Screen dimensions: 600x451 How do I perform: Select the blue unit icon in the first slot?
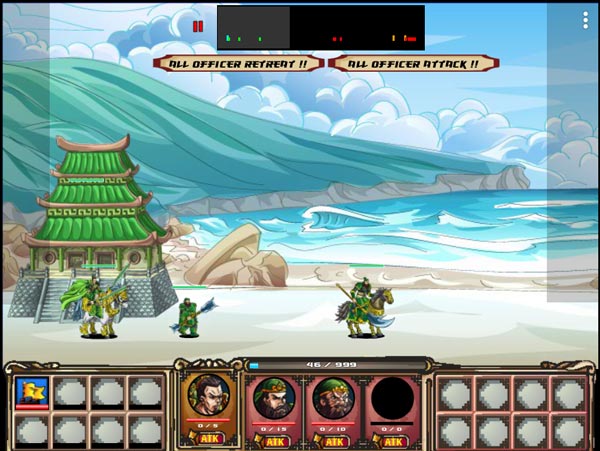pos(30,391)
